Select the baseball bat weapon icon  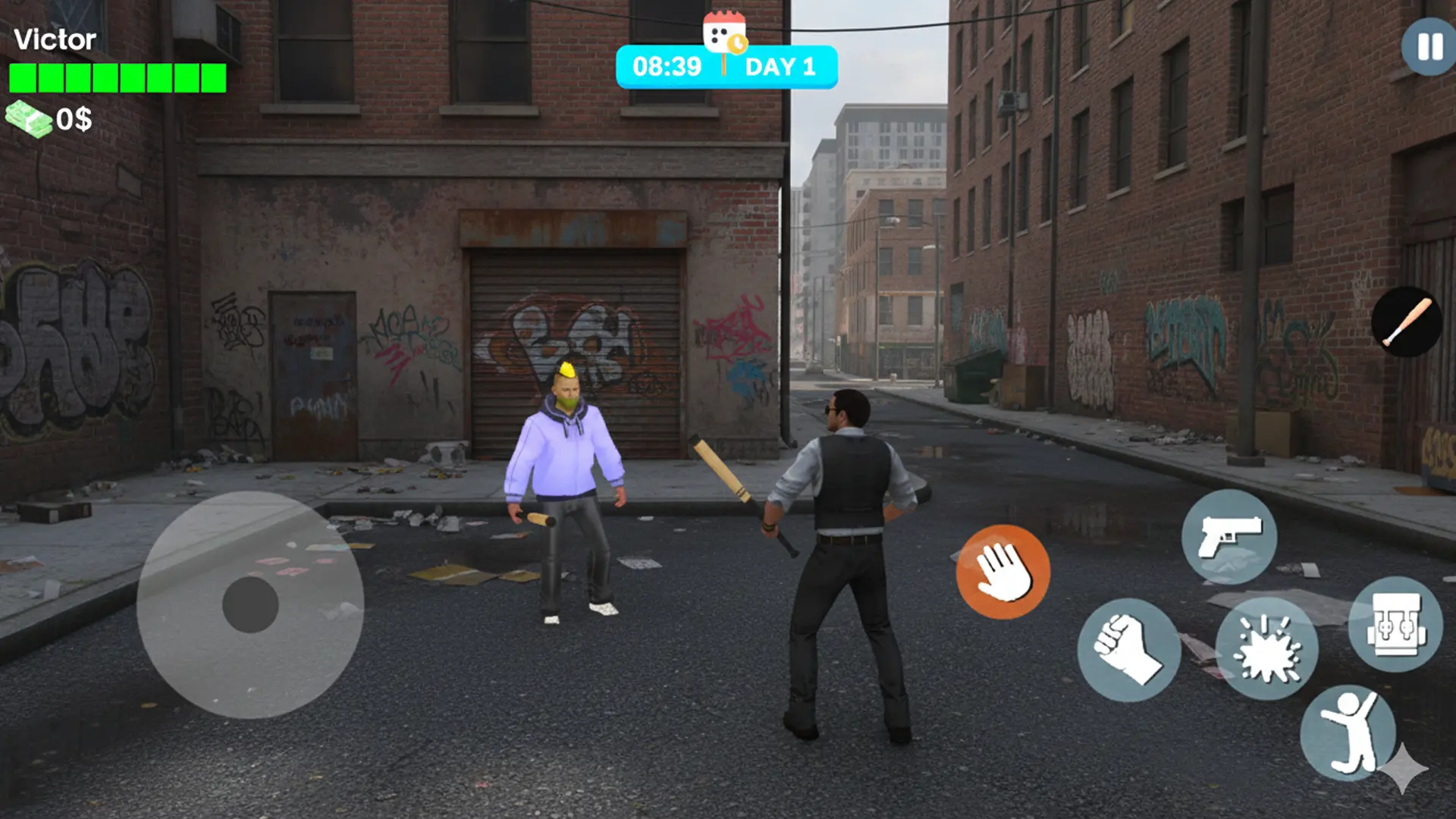[1407, 322]
